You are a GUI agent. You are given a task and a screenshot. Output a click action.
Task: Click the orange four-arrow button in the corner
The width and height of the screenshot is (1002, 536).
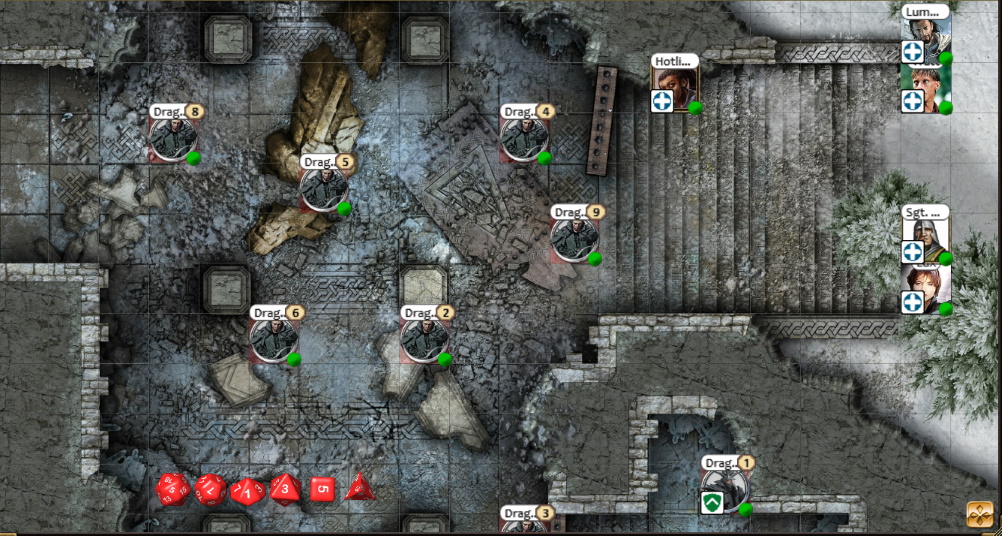979,514
